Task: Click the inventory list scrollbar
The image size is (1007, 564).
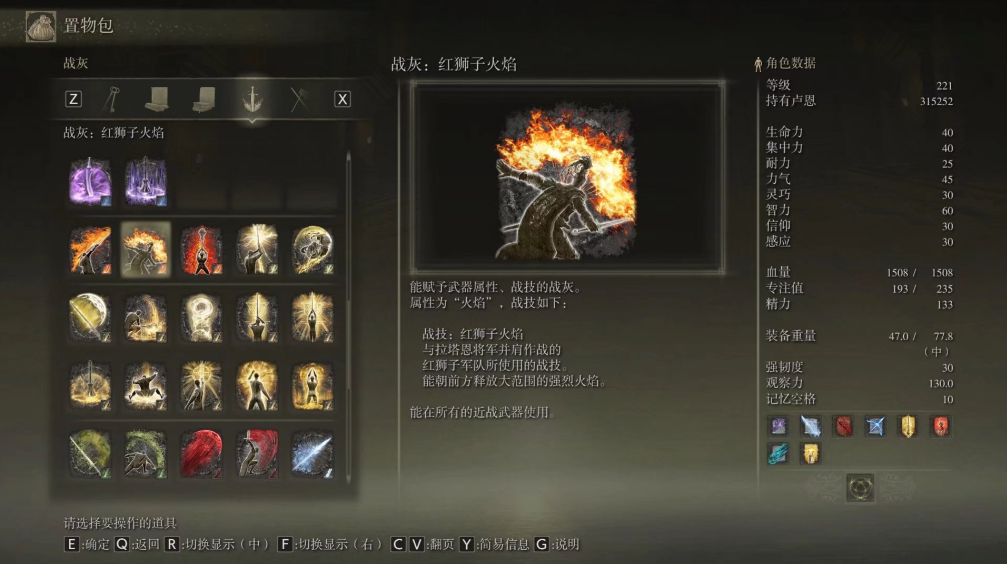Action: (348, 230)
